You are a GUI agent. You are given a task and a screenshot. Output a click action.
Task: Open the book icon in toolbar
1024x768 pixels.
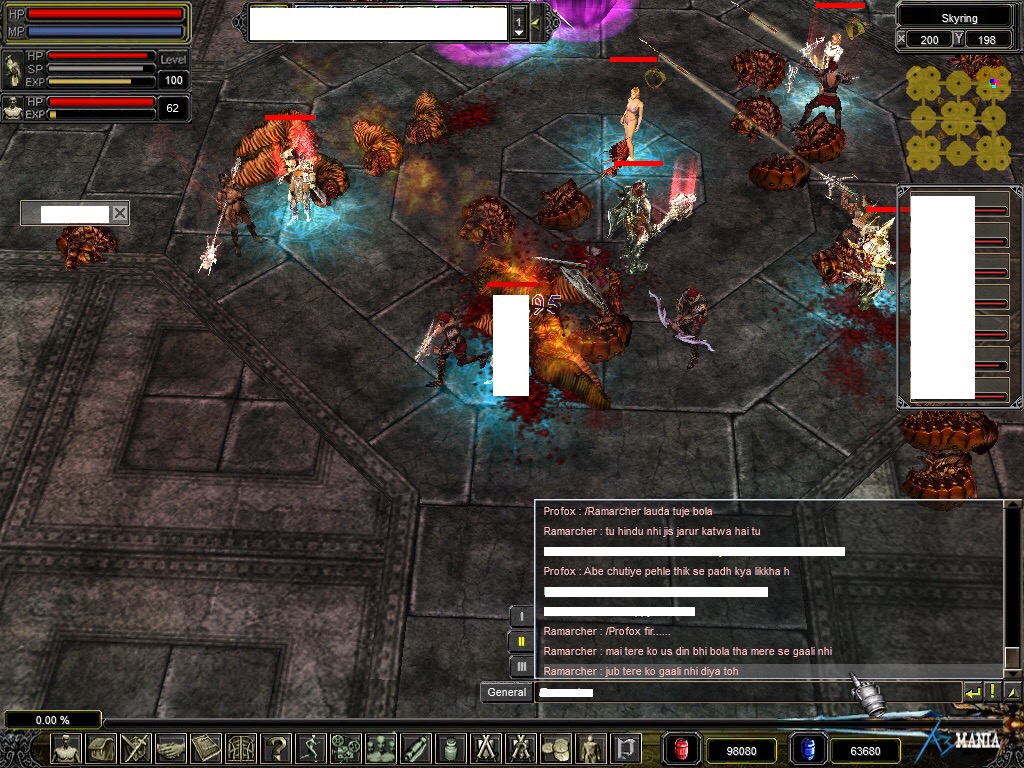(206, 748)
